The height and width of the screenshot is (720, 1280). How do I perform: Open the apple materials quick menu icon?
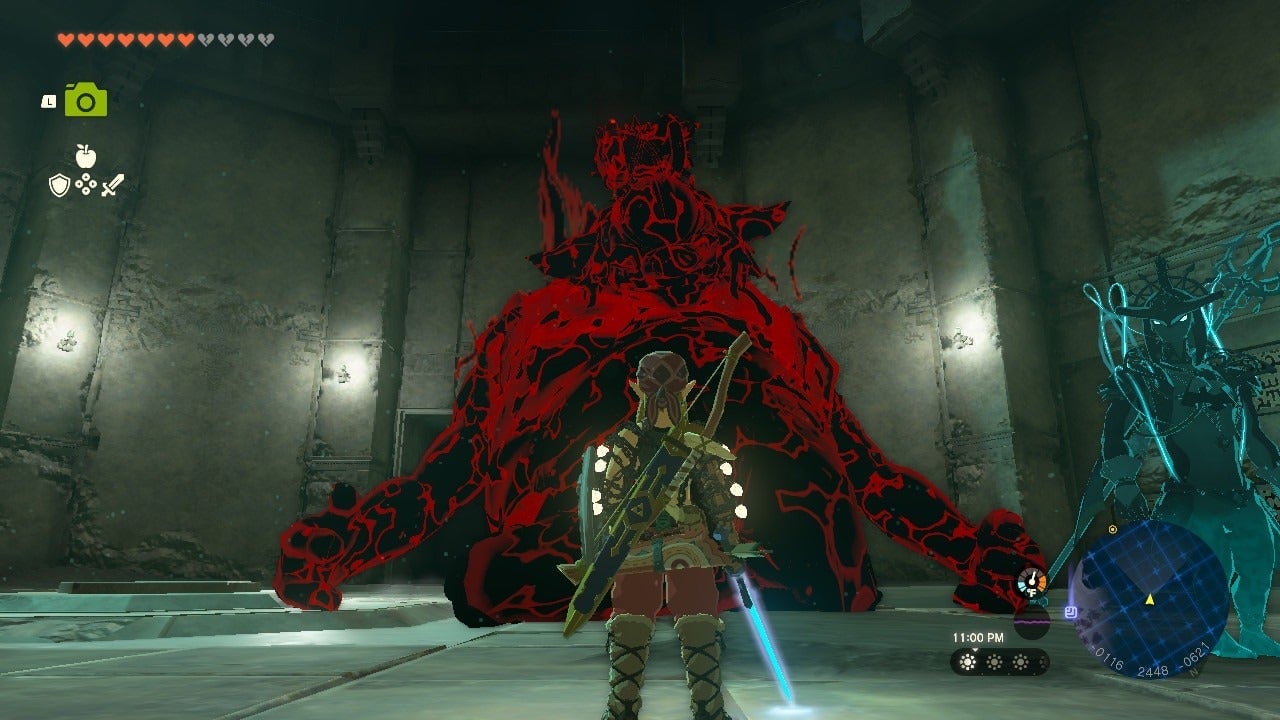86,156
